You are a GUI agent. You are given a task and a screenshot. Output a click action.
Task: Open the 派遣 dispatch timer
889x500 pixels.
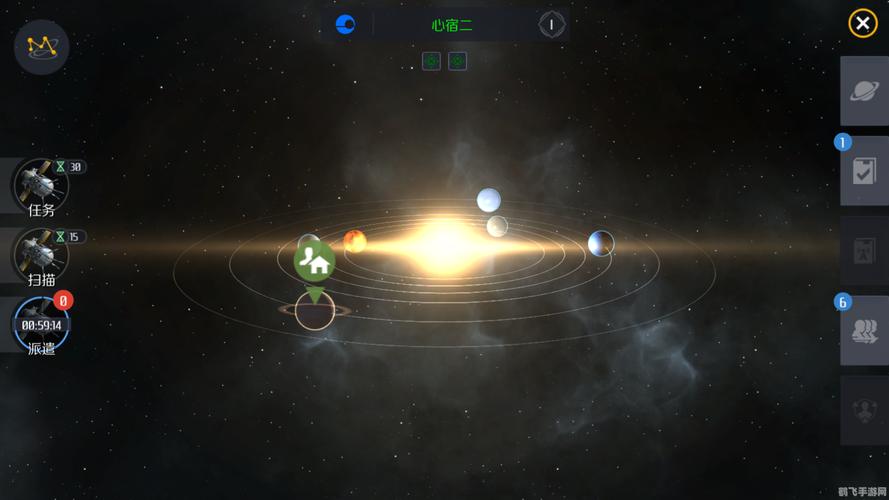[x=41, y=326]
